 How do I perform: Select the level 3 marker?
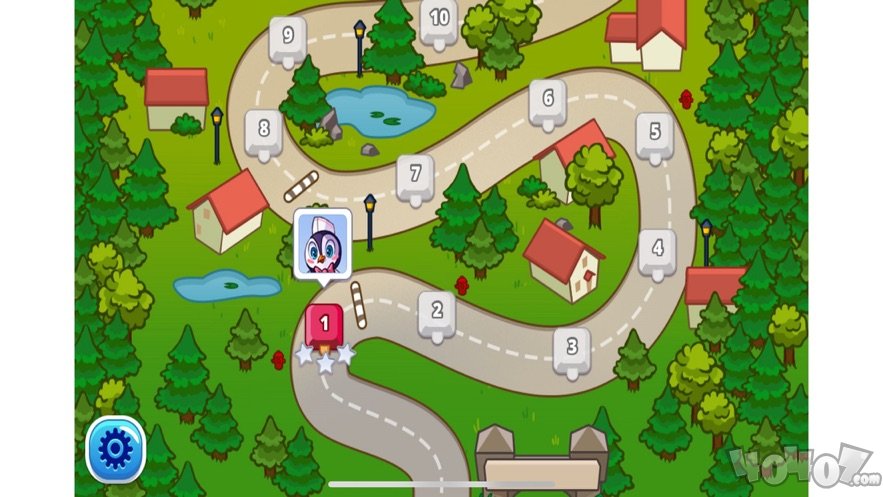(572, 347)
